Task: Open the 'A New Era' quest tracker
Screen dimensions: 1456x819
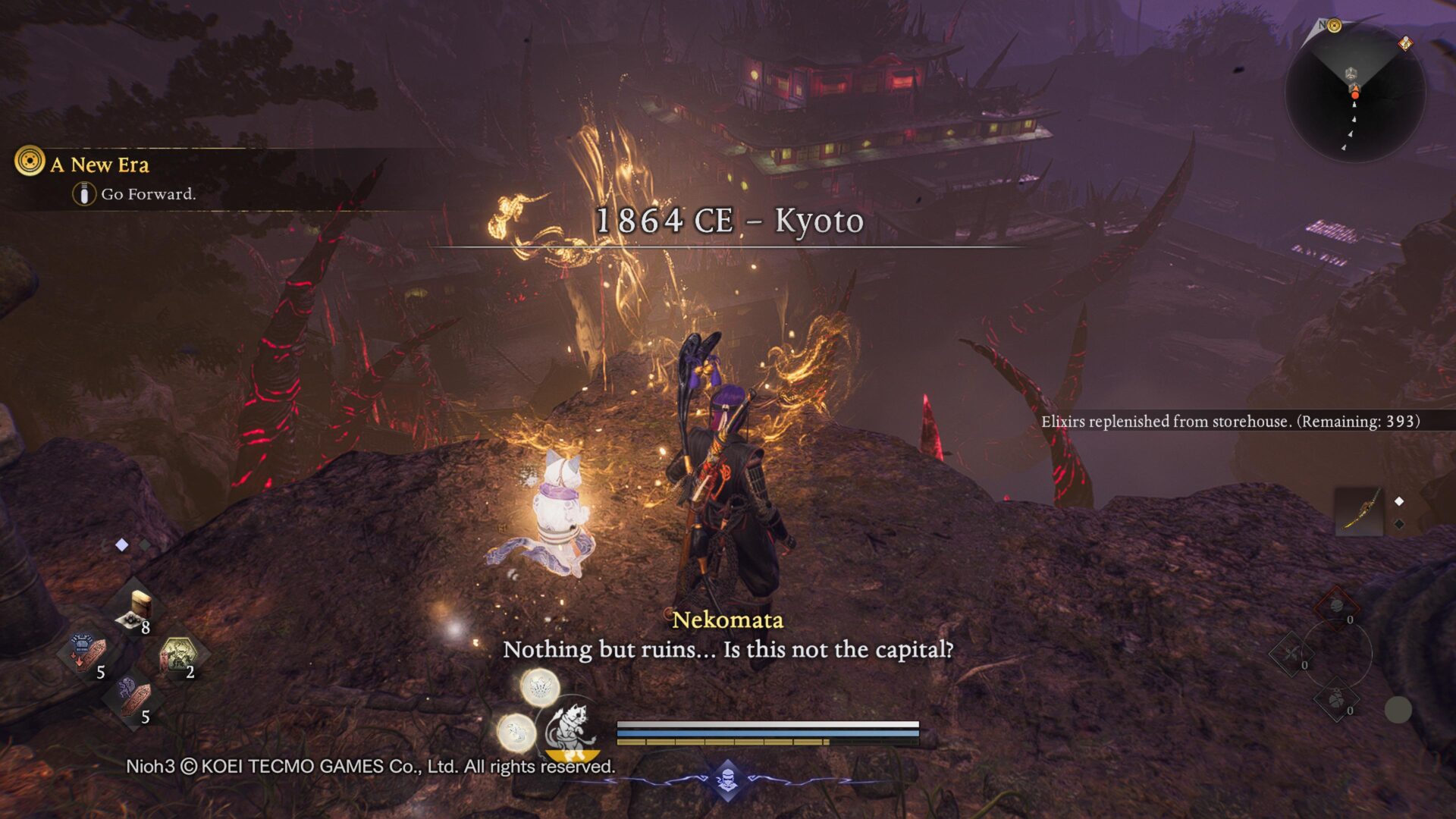Action: 99,165
